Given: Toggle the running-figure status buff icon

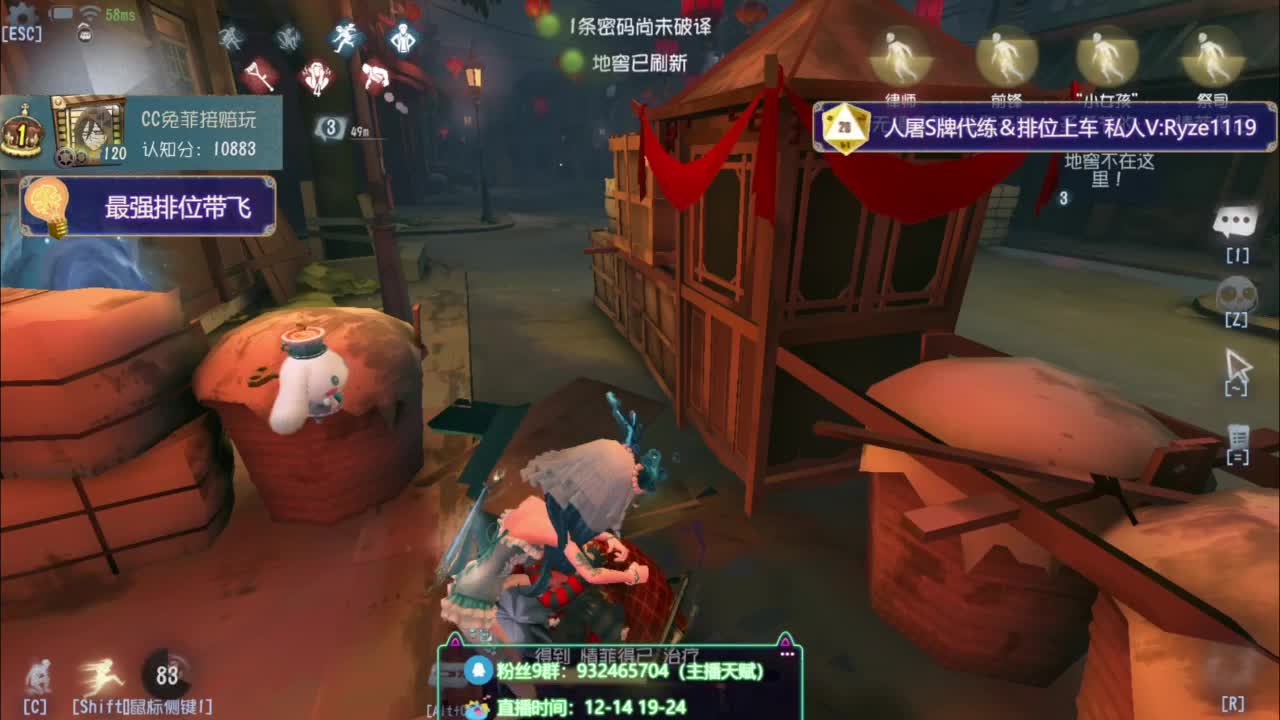Looking at the screenshot, I should (x=345, y=37).
